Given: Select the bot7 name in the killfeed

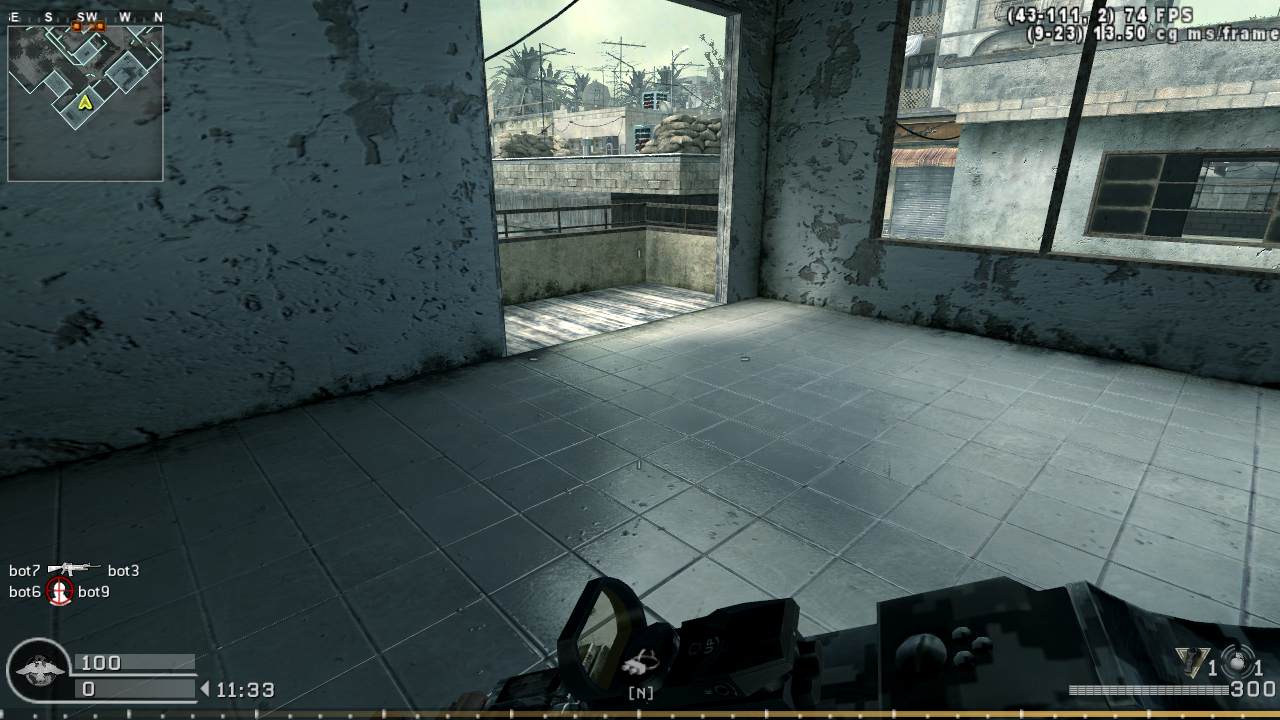Looking at the screenshot, I should 22,570.
